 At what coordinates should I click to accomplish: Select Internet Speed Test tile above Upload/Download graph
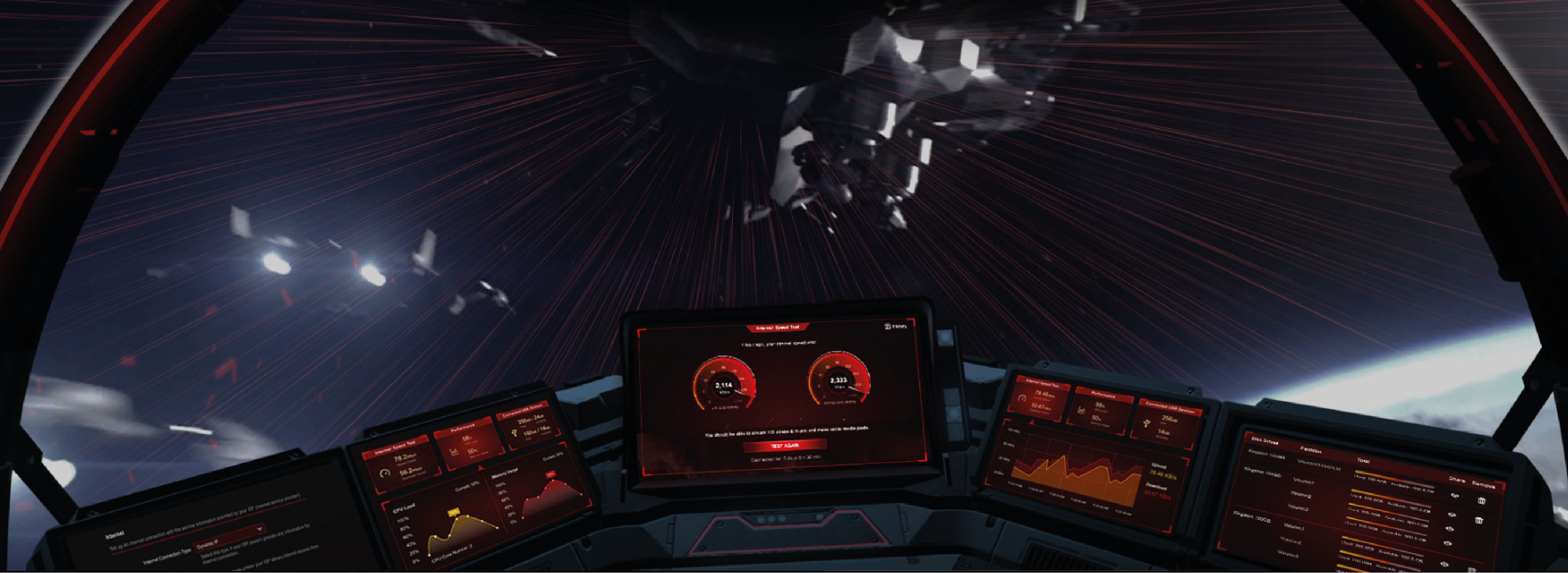click(1039, 400)
